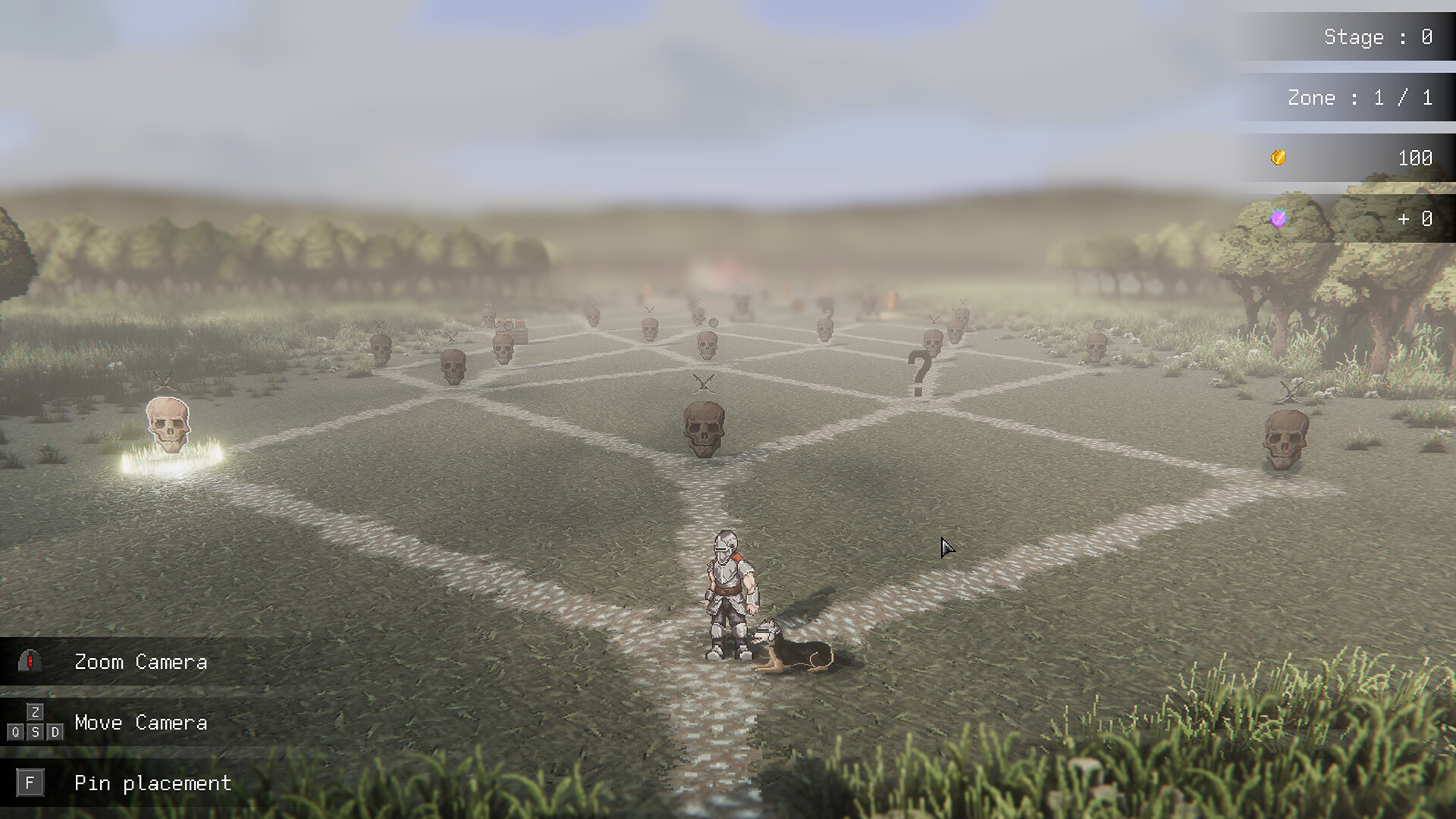Click the purple gem resource icon
The height and width of the screenshot is (819, 1456).
1279,220
